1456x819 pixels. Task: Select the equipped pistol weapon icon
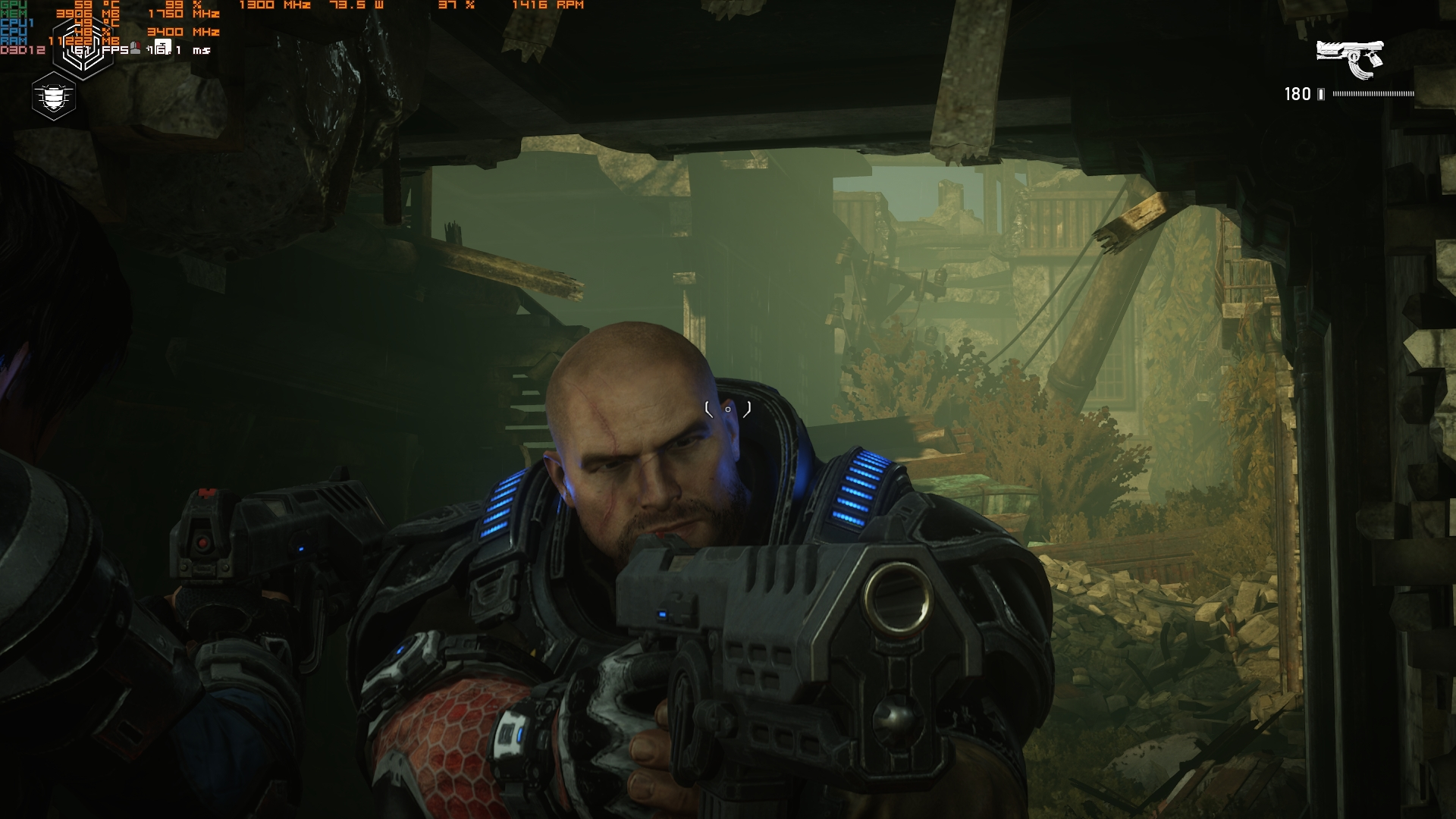coord(1350,58)
